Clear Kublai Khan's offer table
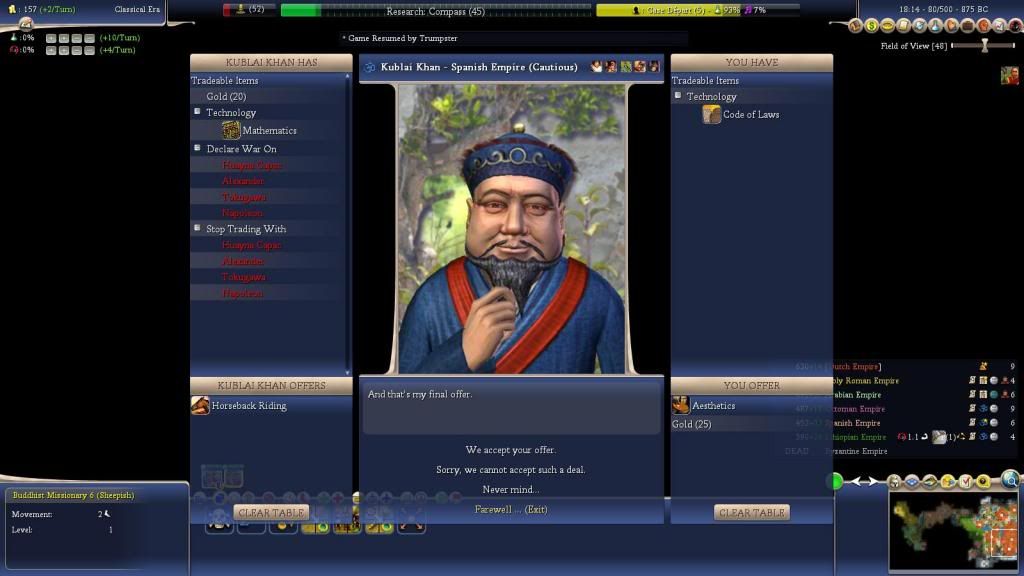The height and width of the screenshot is (576, 1024). [271, 513]
